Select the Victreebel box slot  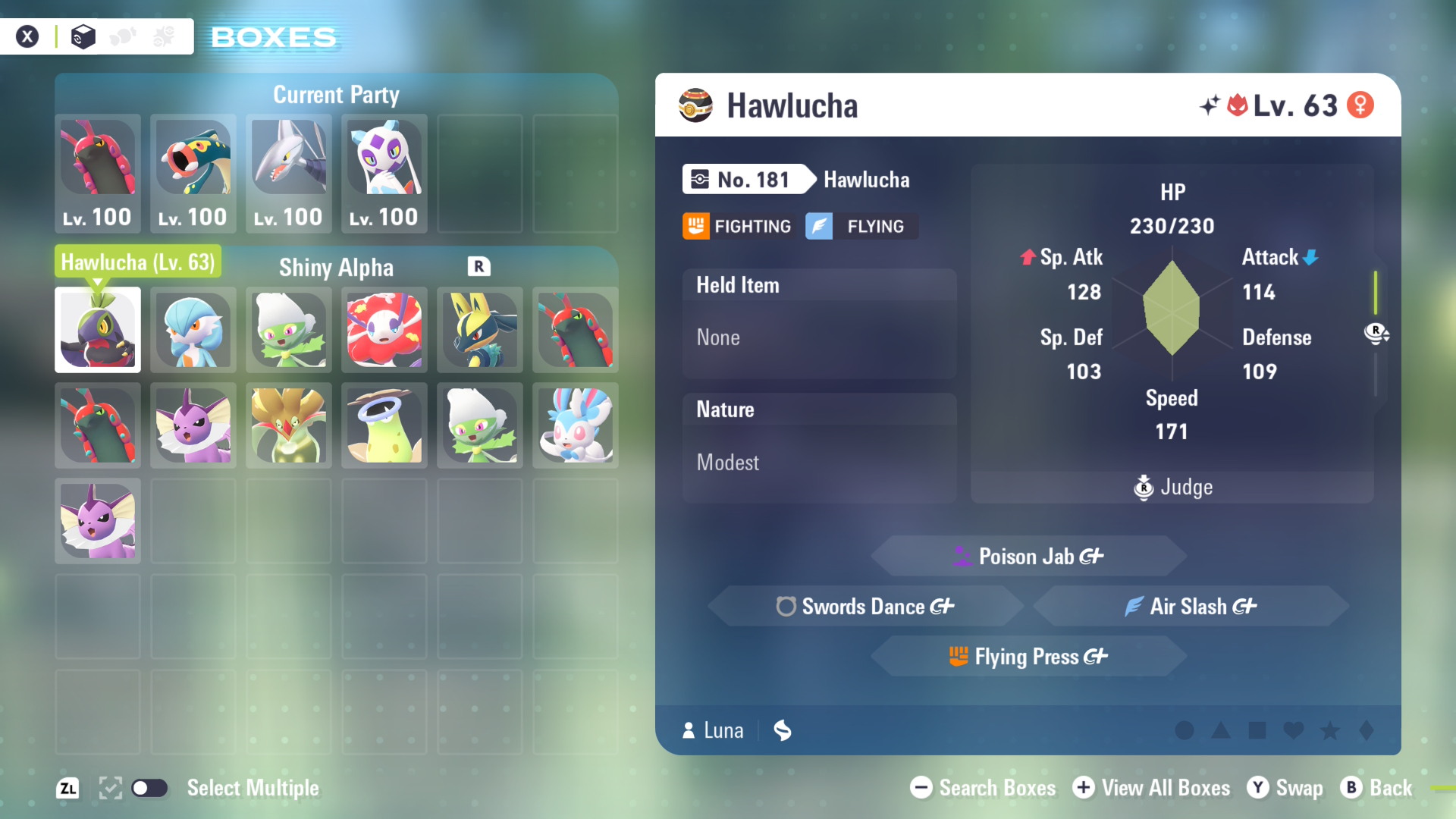(384, 425)
